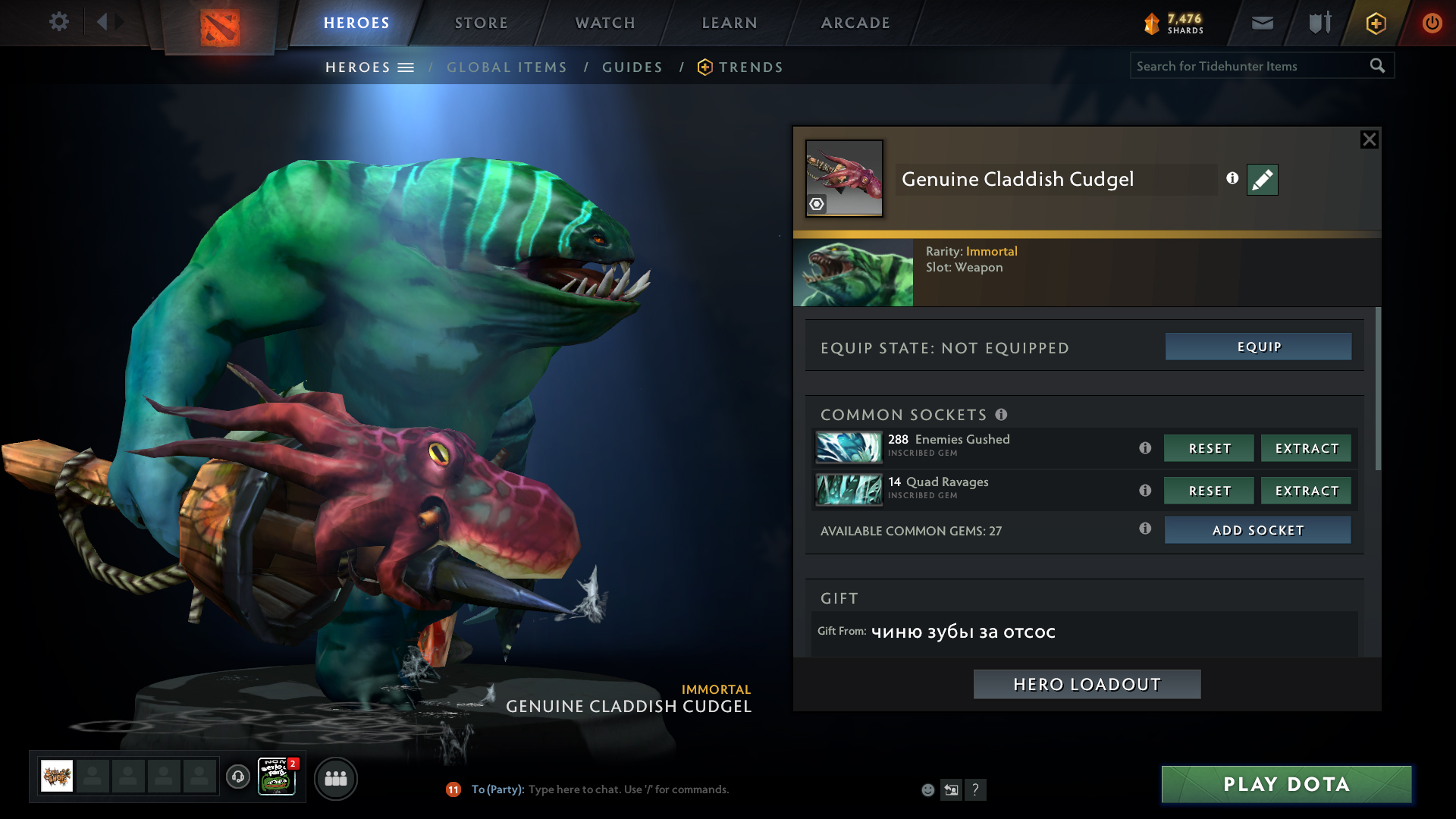Rename item with the pencil button

click(x=1262, y=180)
